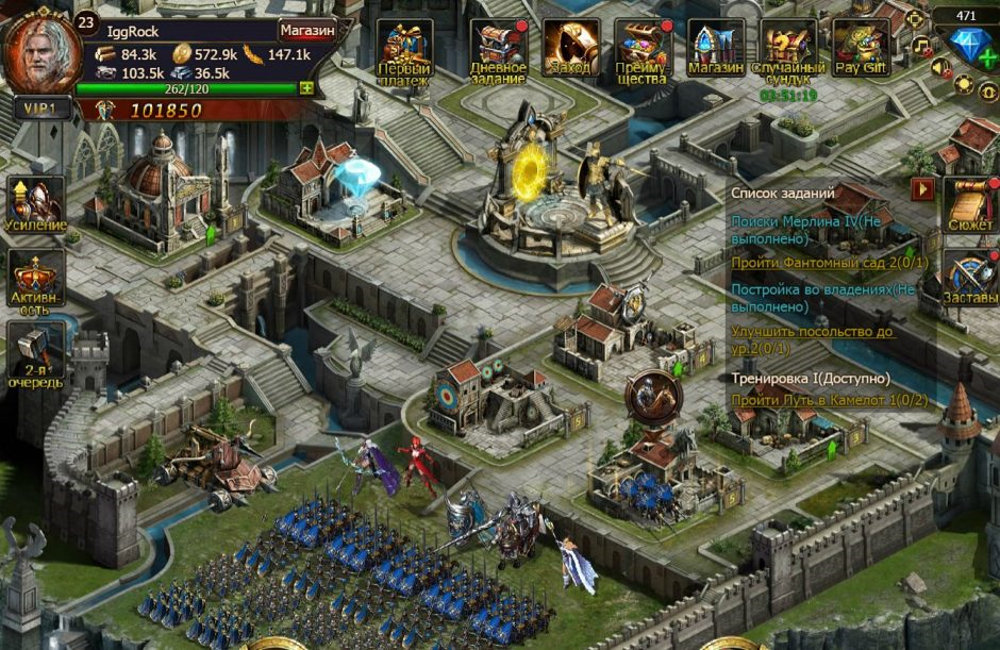Add energy with the green plus button
The width and height of the screenshot is (1000, 650).
click(x=307, y=88)
